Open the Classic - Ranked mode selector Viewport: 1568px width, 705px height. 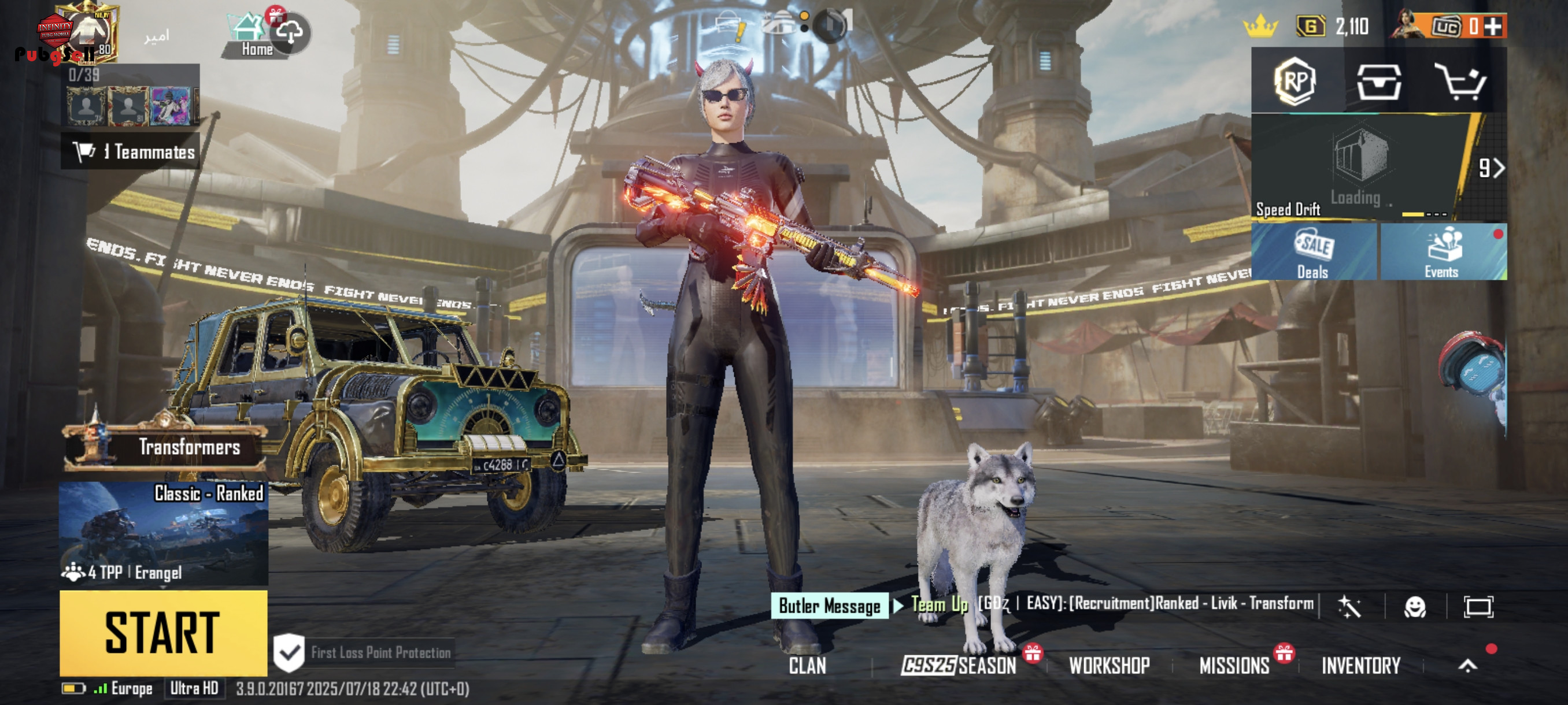pos(163,533)
